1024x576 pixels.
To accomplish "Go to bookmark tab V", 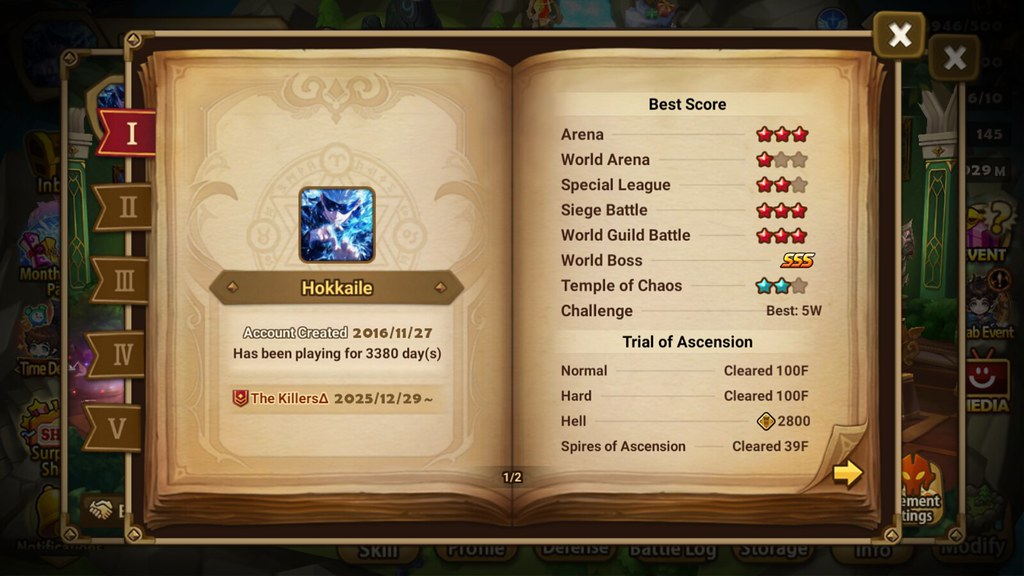I will [116, 428].
